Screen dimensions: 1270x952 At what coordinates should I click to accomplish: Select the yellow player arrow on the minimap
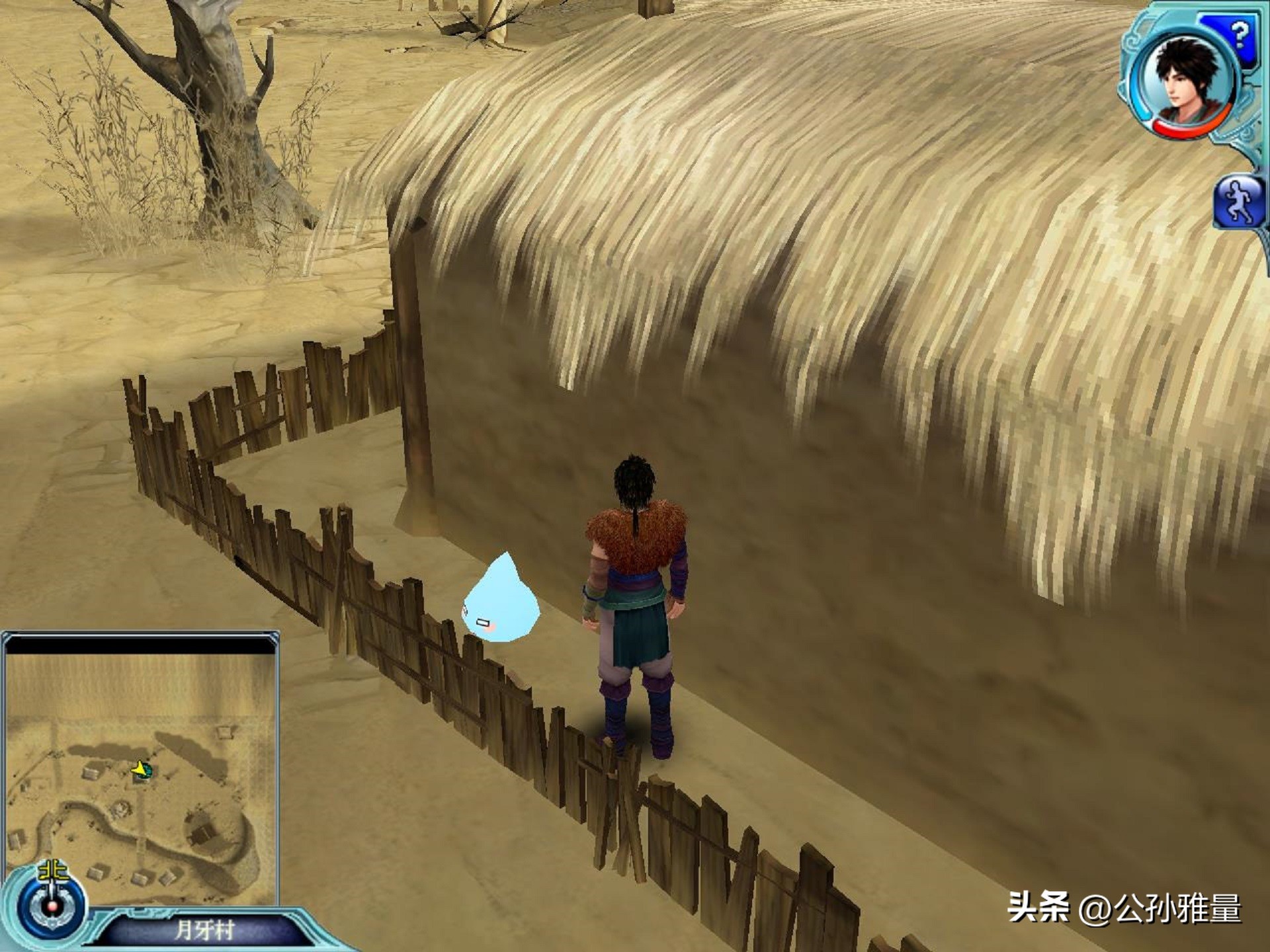point(140,770)
